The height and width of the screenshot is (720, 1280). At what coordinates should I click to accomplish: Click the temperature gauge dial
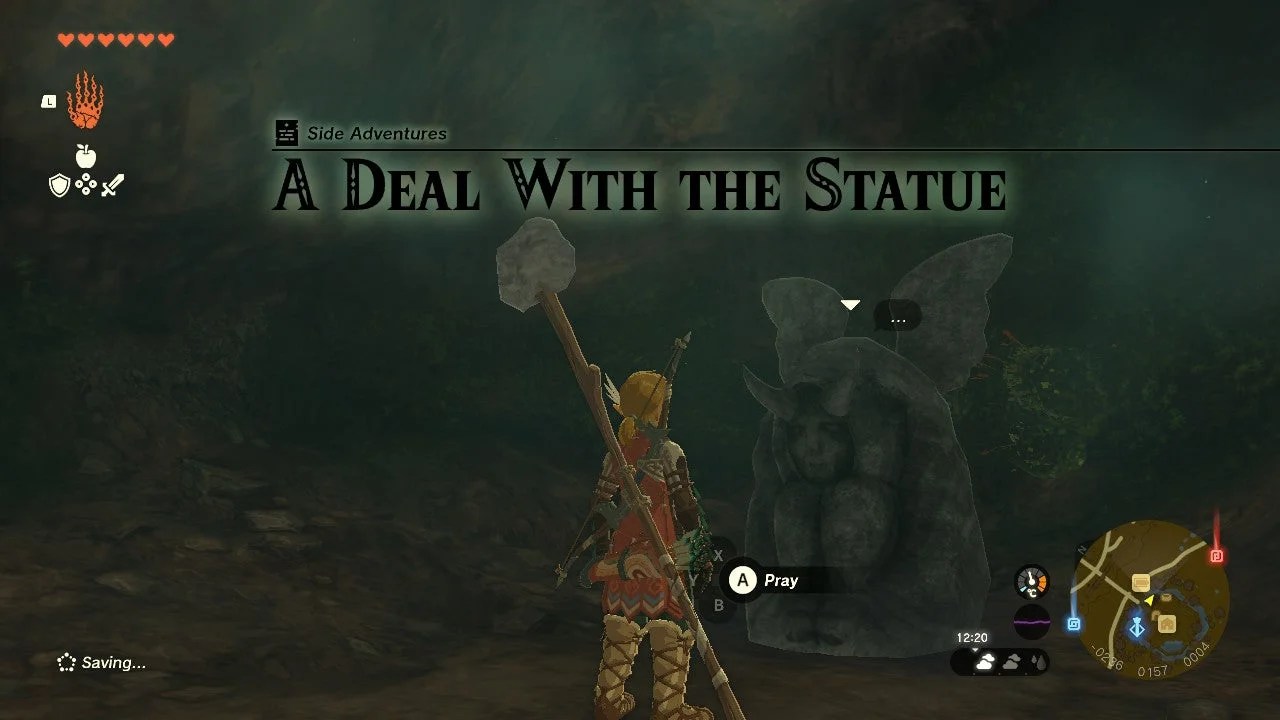tap(1031, 580)
